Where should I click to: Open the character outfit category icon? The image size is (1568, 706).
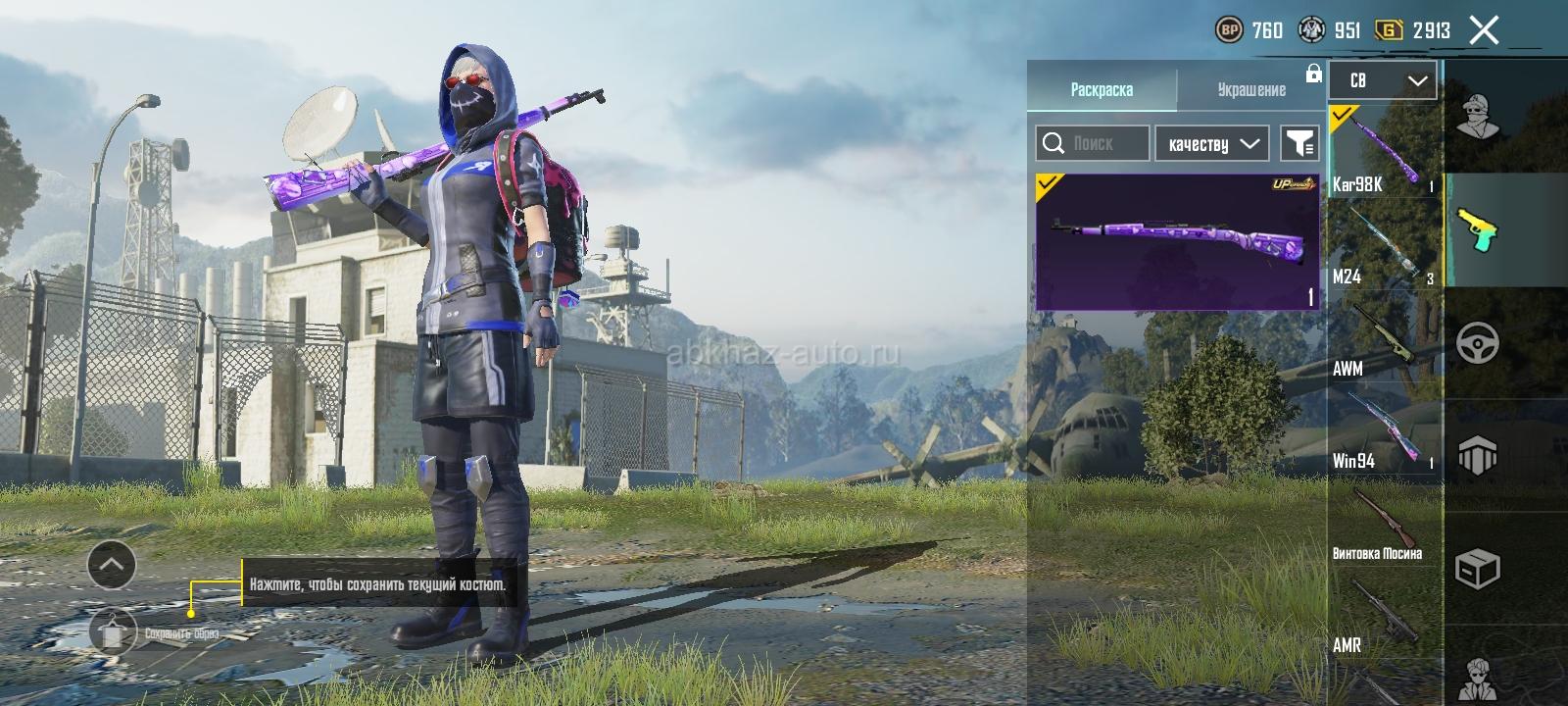[1478, 118]
